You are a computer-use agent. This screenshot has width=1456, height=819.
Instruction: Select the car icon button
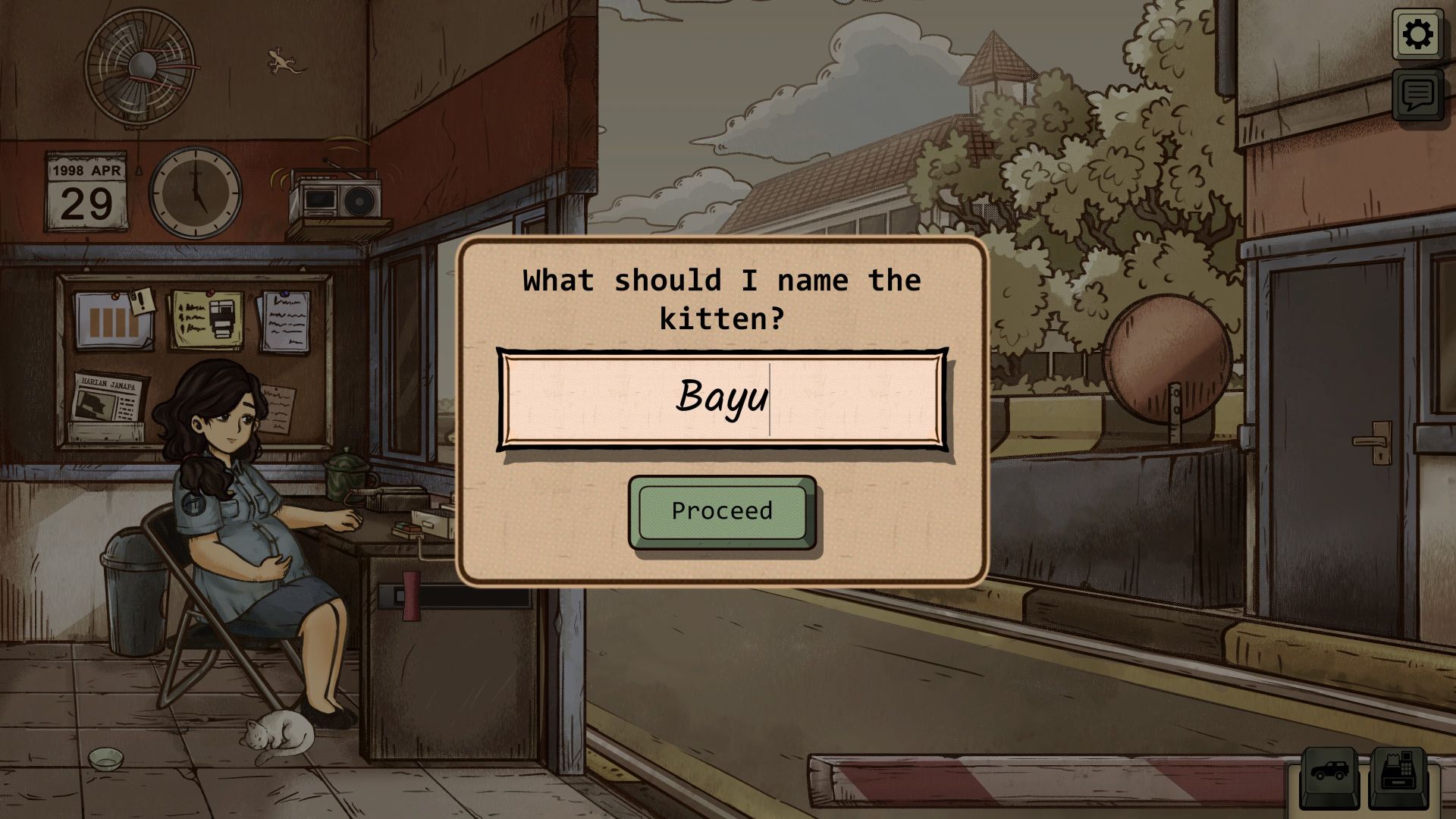point(1329,774)
